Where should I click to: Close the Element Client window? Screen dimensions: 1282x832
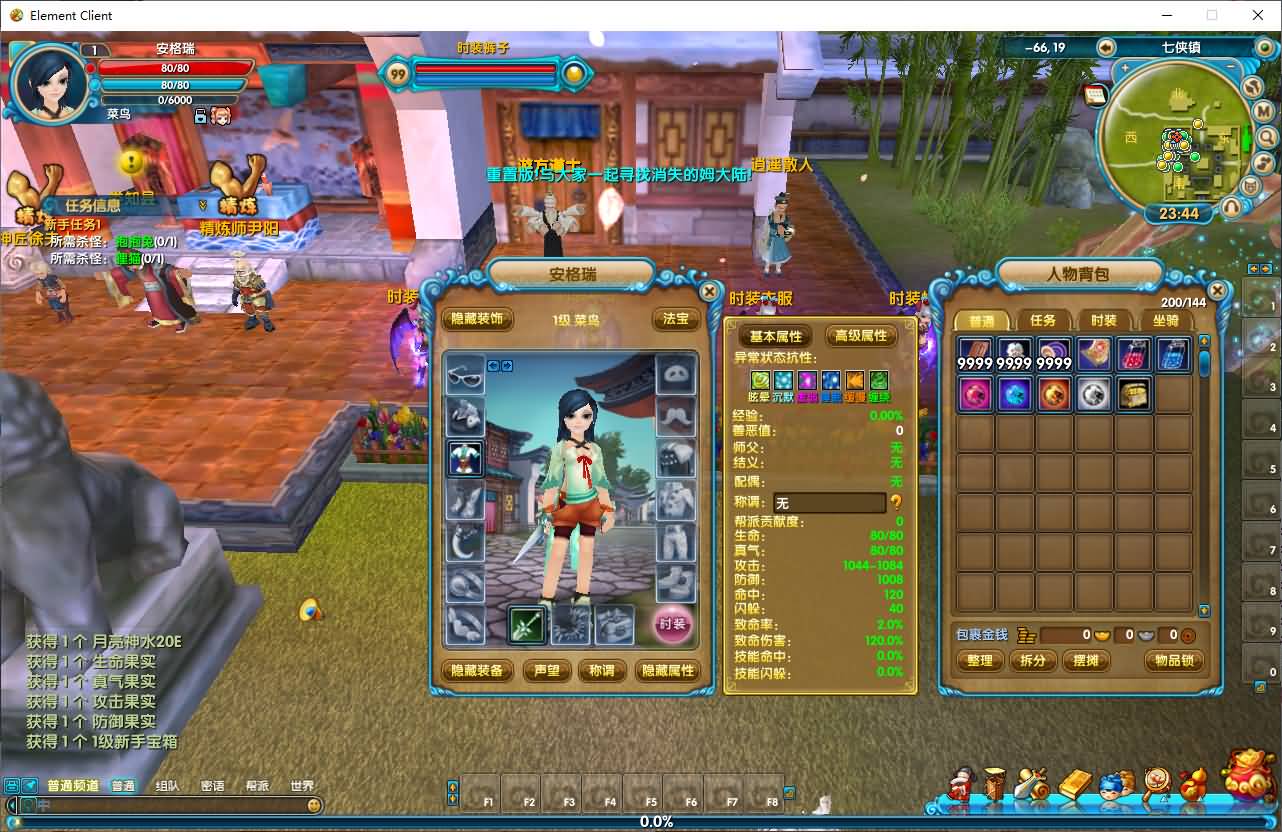(1258, 15)
